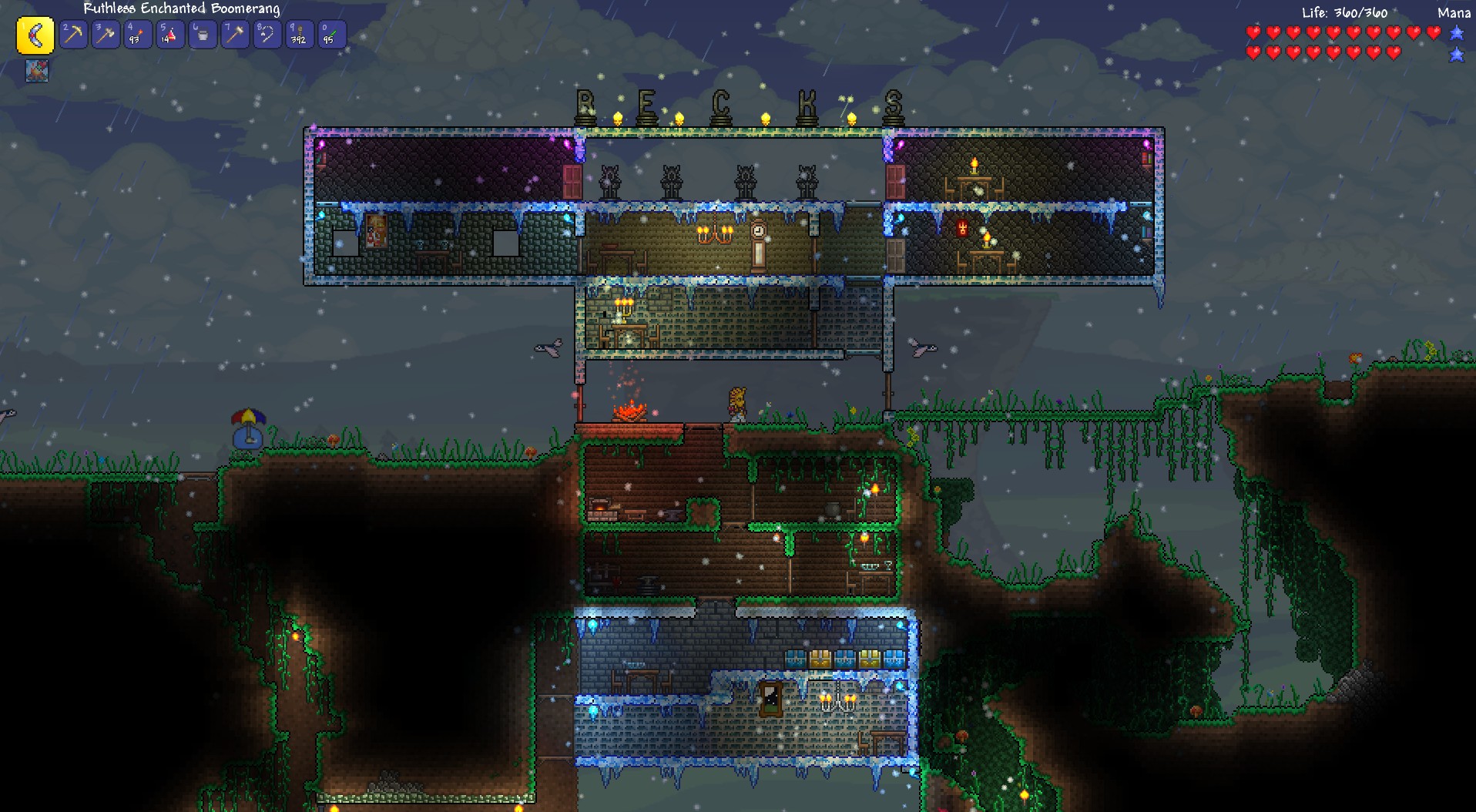This screenshot has height=812, width=1476.
Task: Click the umbrella decoration on the left hill
Action: coord(248,416)
